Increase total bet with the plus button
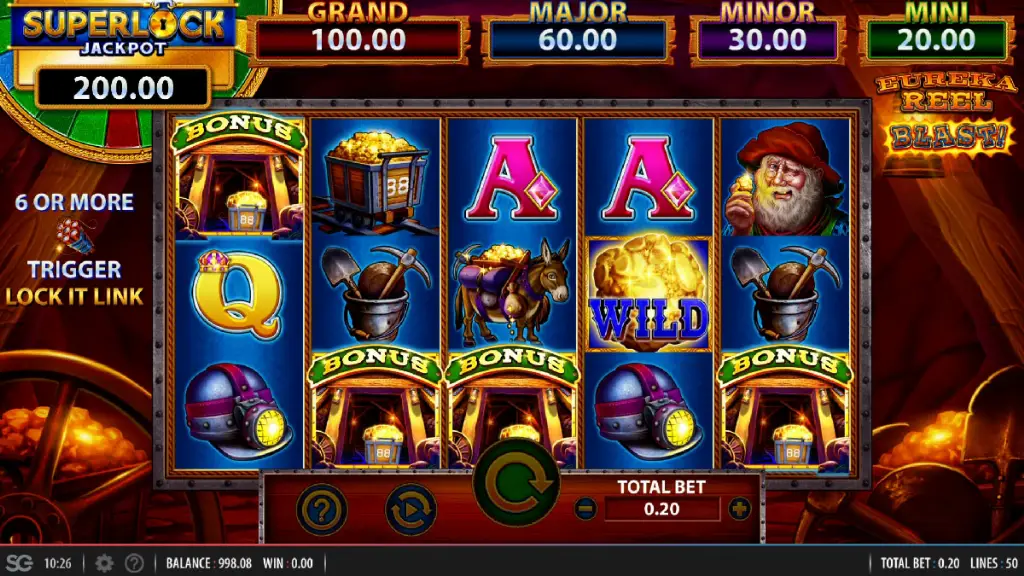Image resolution: width=1024 pixels, height=576 pixels. click(x=740, y=509)
